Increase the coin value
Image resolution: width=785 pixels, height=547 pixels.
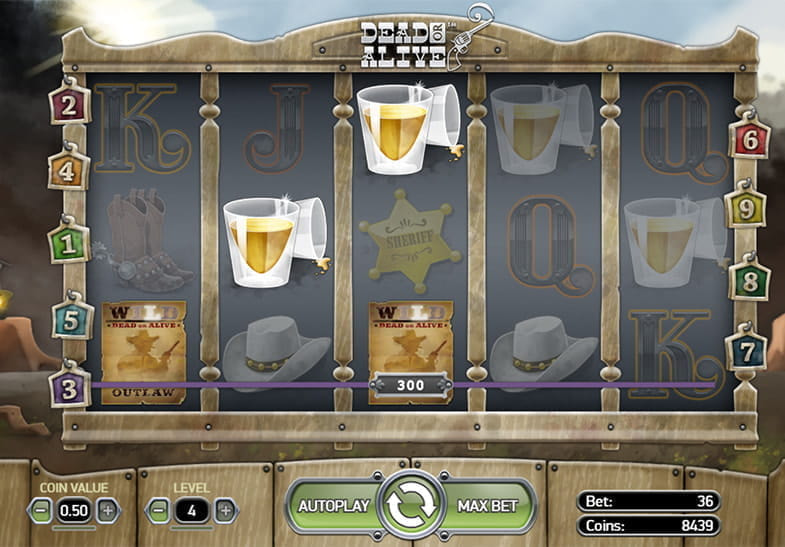click(107, 509)
